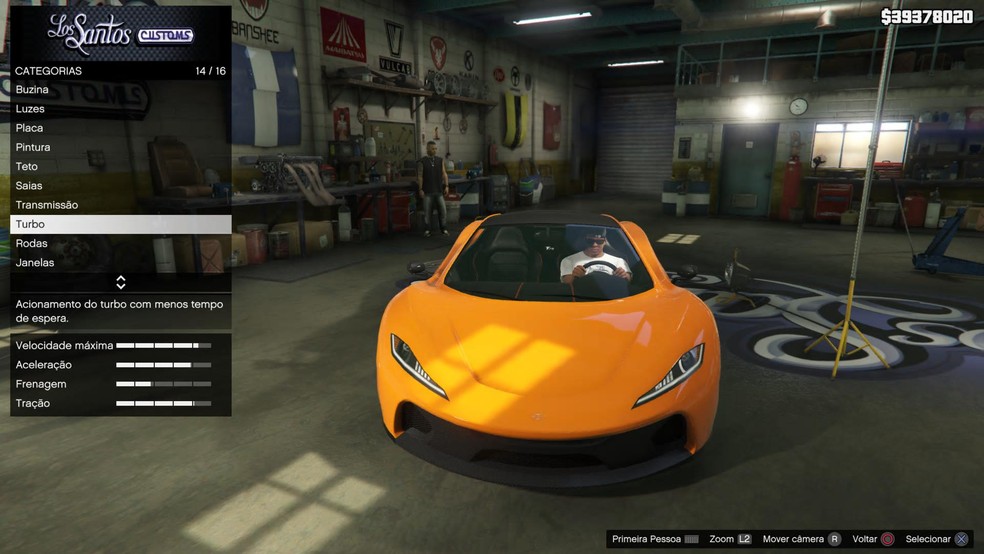Choose the Placa menu entry
The width and height of the screenshot is (984, 554).
tap(120, 128)
